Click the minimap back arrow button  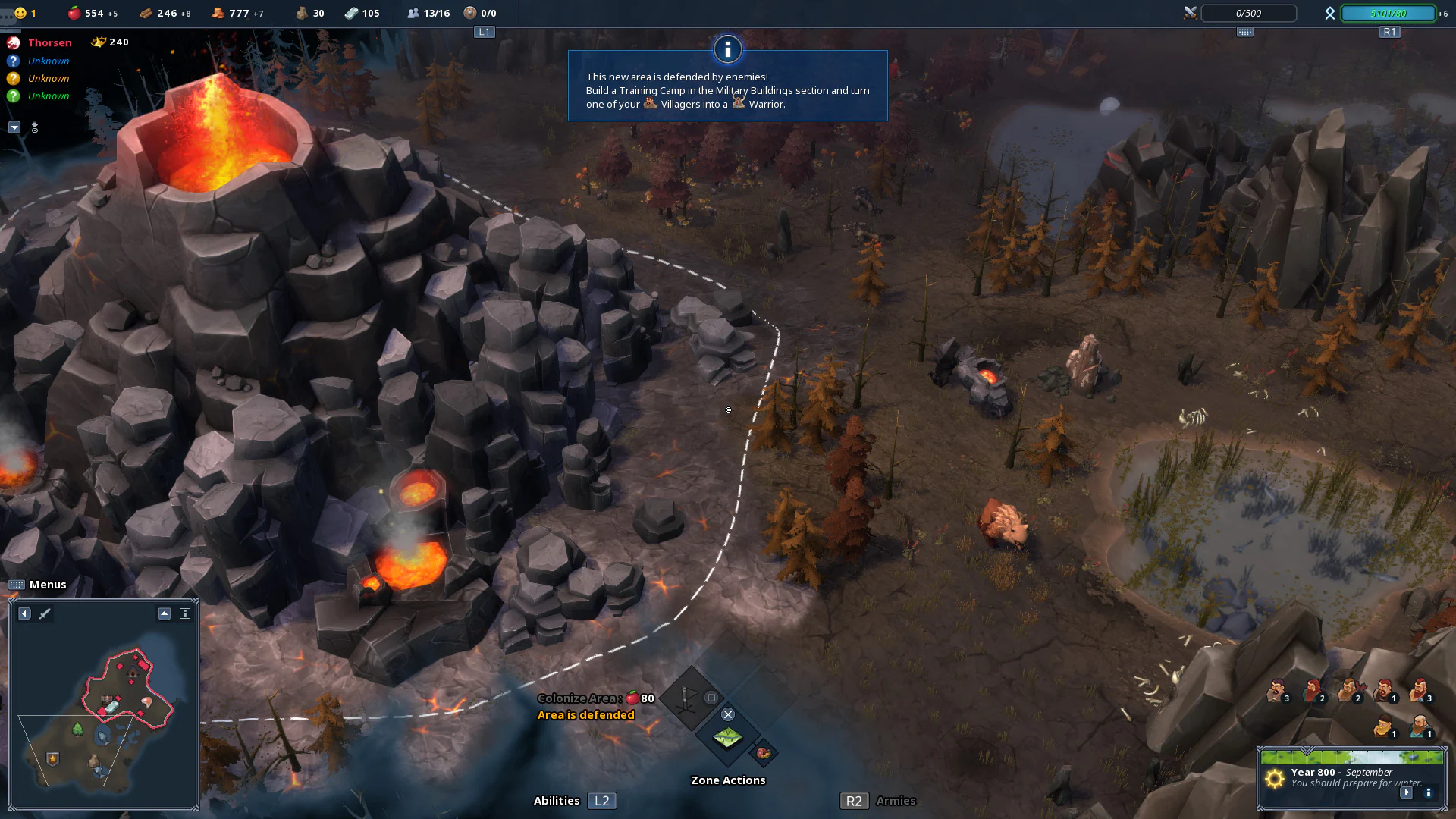(x=24, y=614)
